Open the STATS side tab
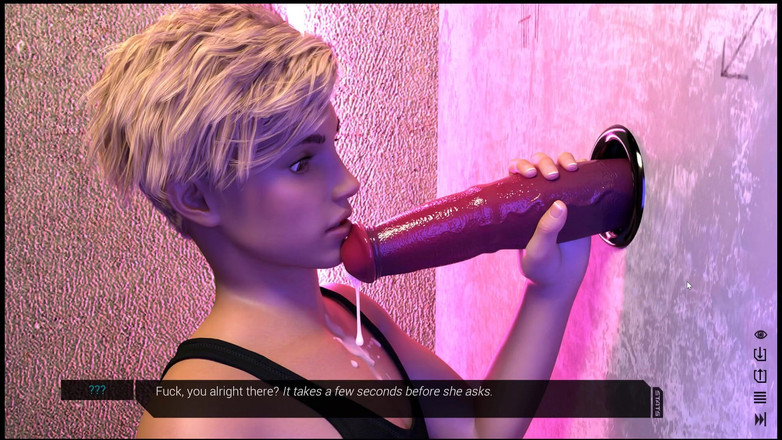782x440 pixels. point(657,402)
